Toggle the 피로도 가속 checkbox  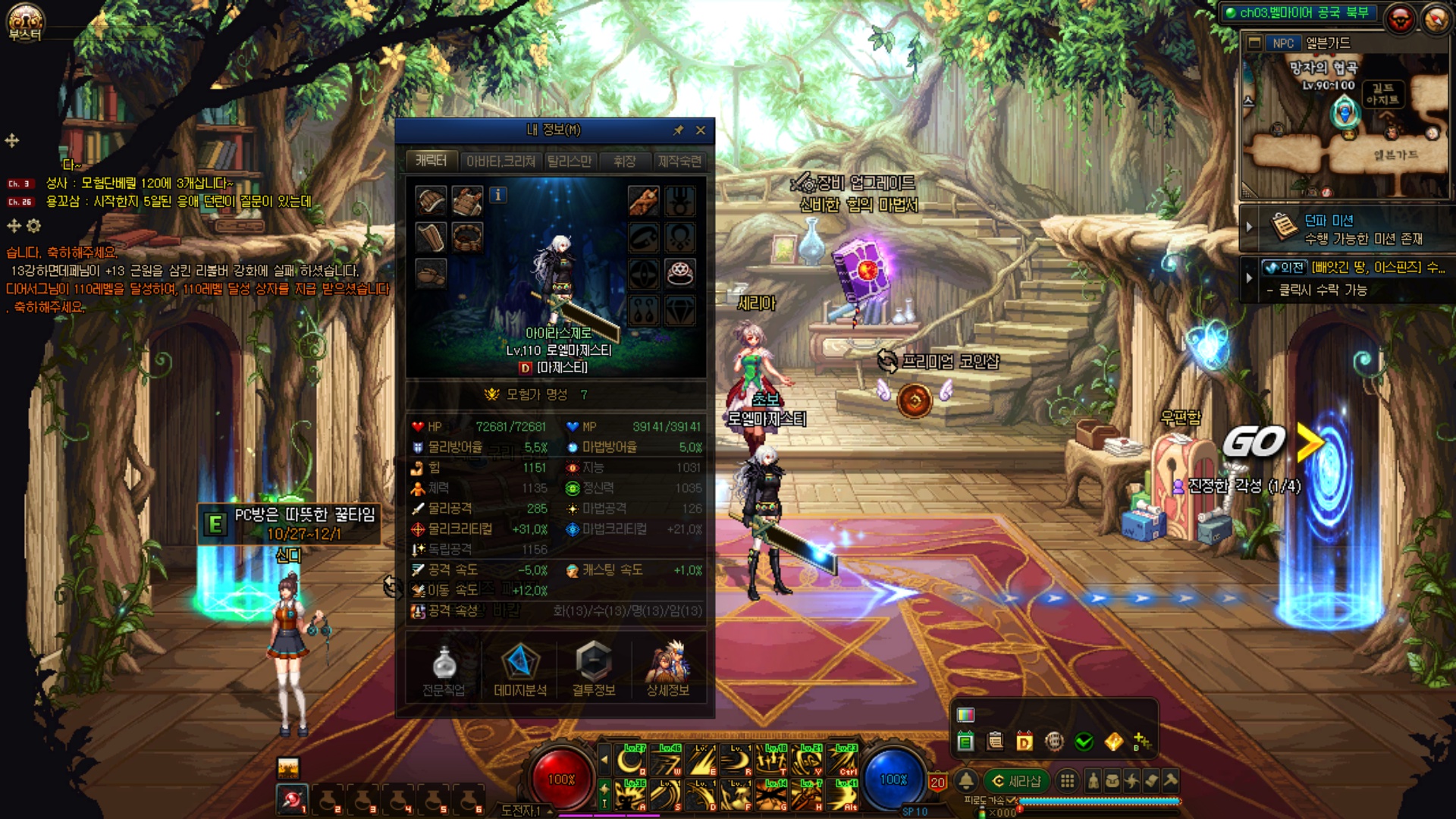pyautogui.click(x=1011, y=801)
